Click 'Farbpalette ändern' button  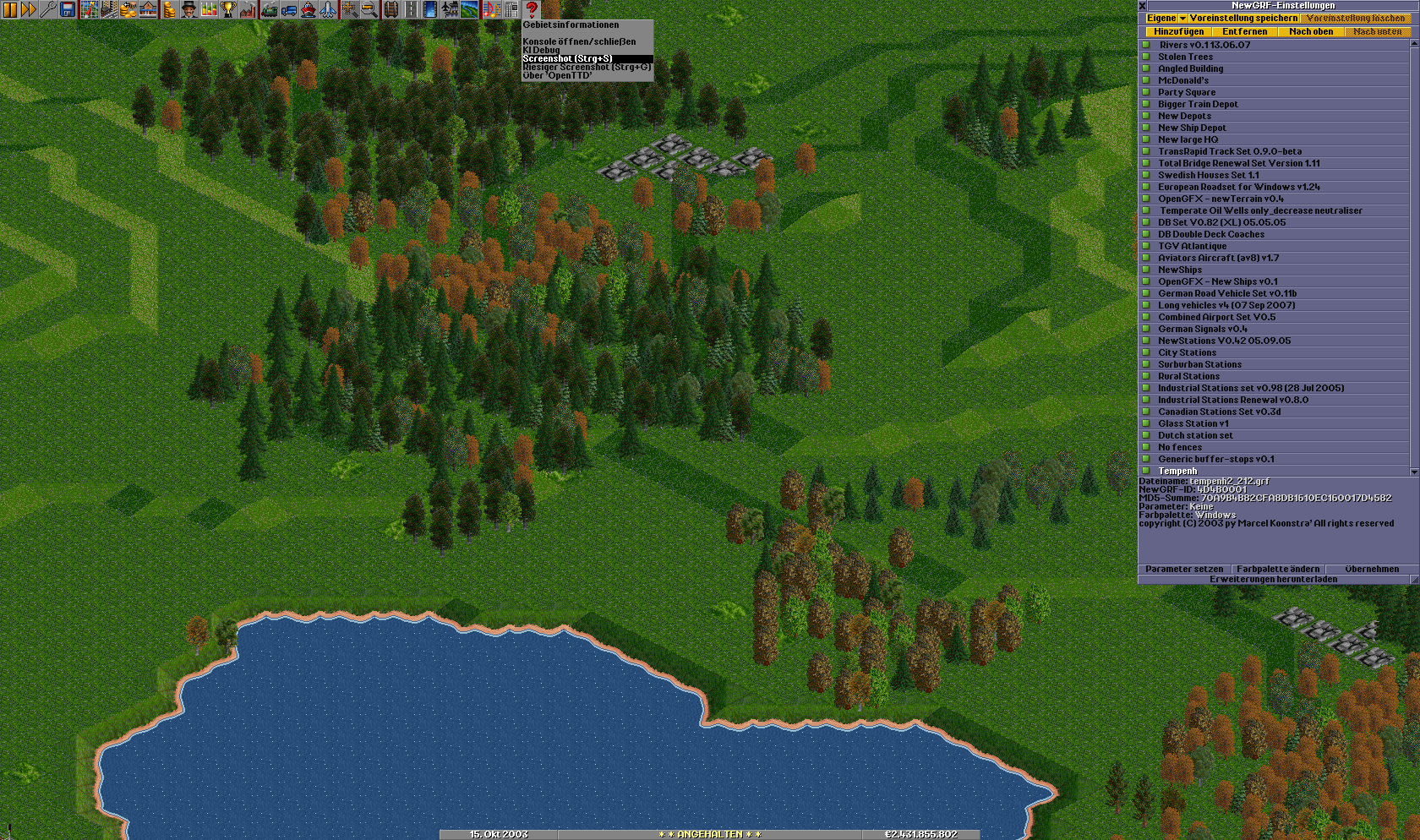point(1278,569)
